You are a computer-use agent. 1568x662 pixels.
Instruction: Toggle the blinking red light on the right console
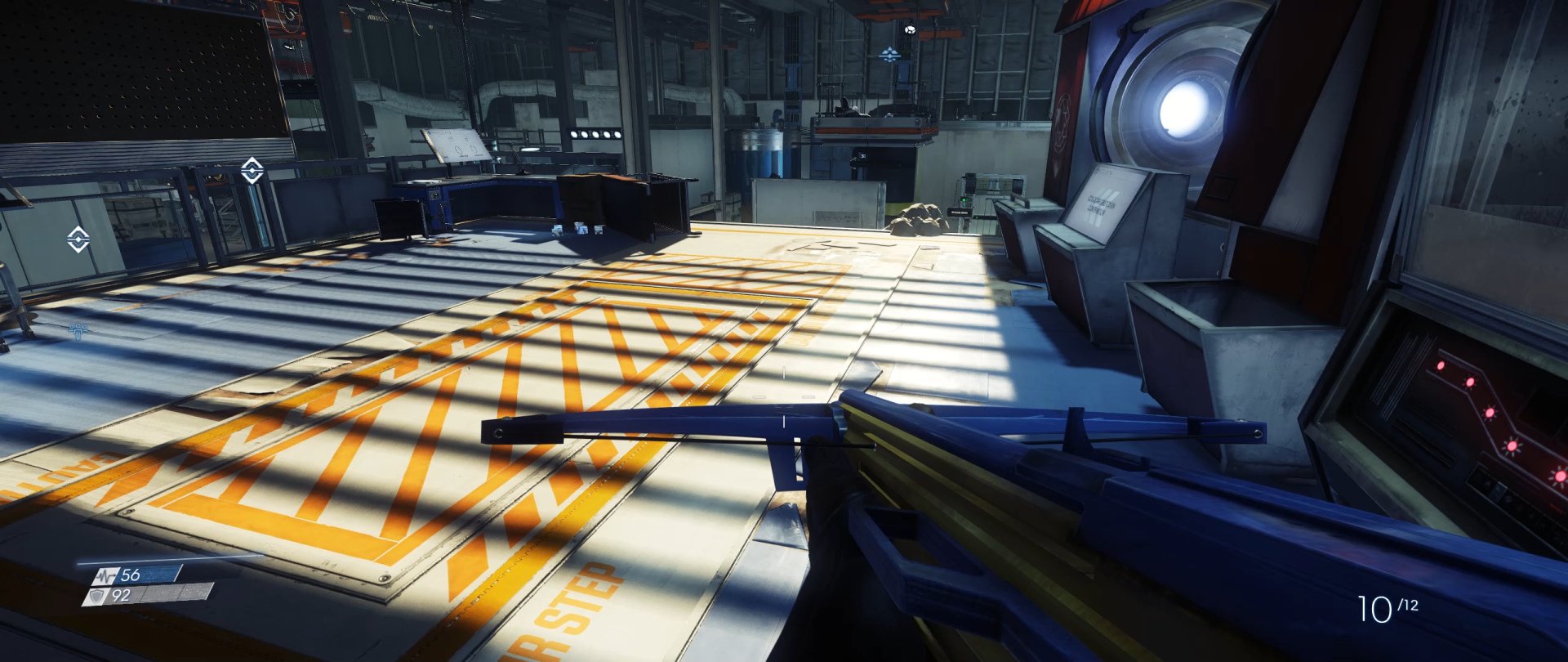1512,446
